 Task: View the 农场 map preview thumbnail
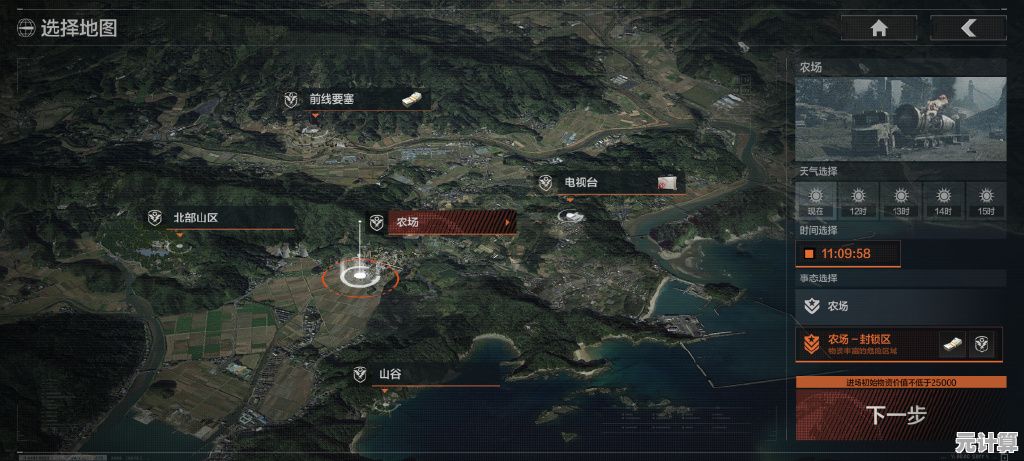(900, 120)
